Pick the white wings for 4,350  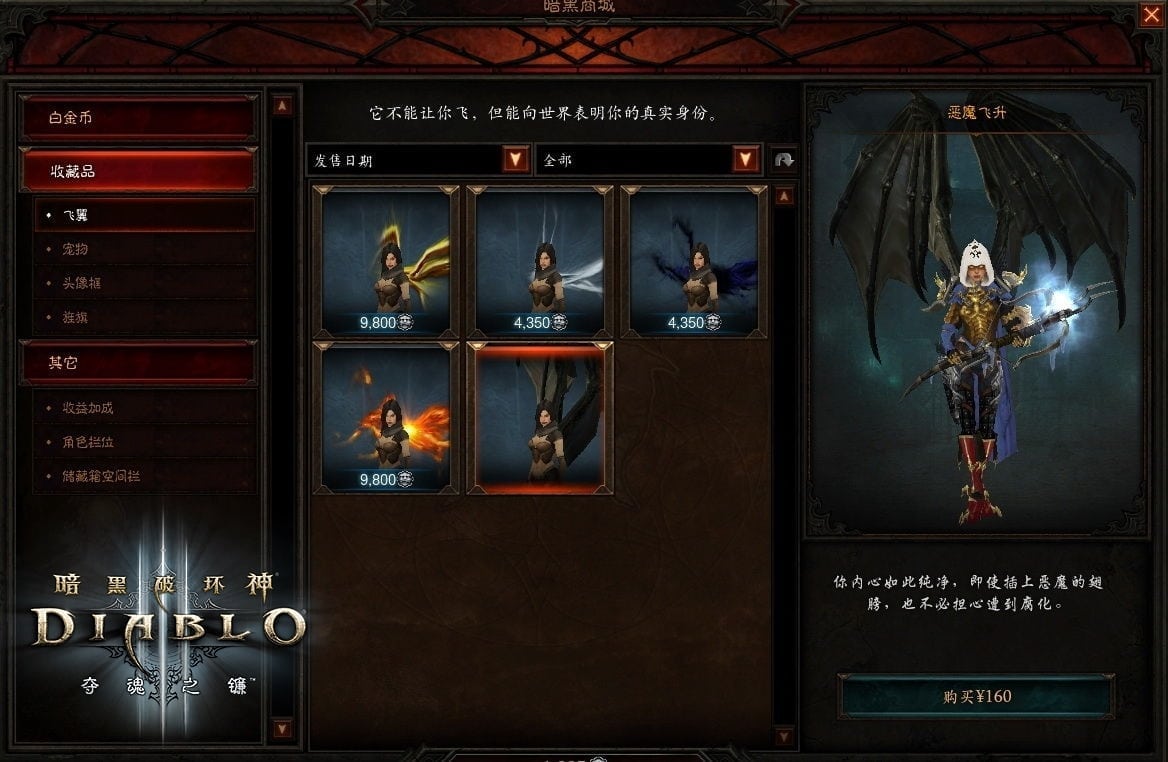[x=540, y=261]
